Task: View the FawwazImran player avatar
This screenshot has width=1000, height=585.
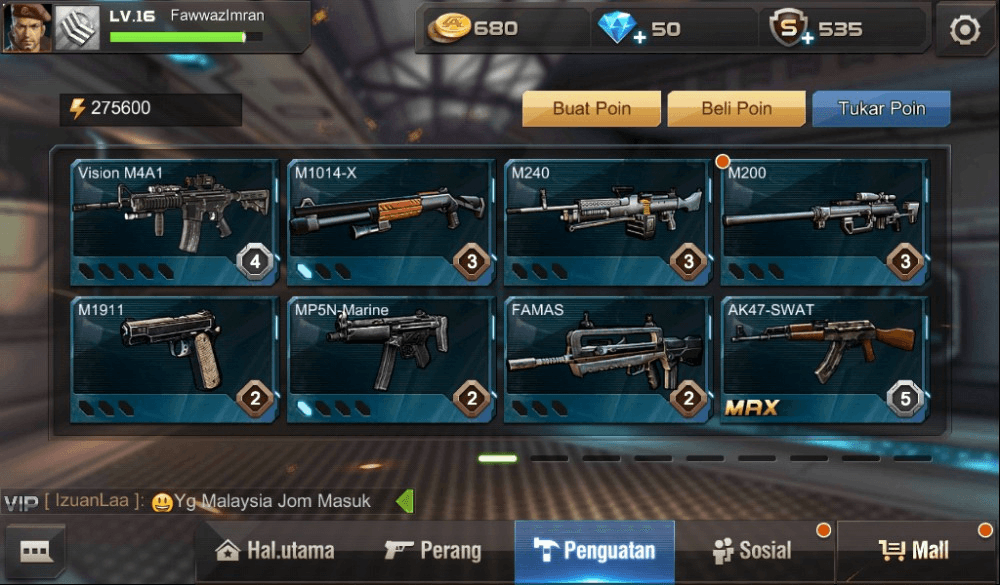Action: (x=27, y=27)
